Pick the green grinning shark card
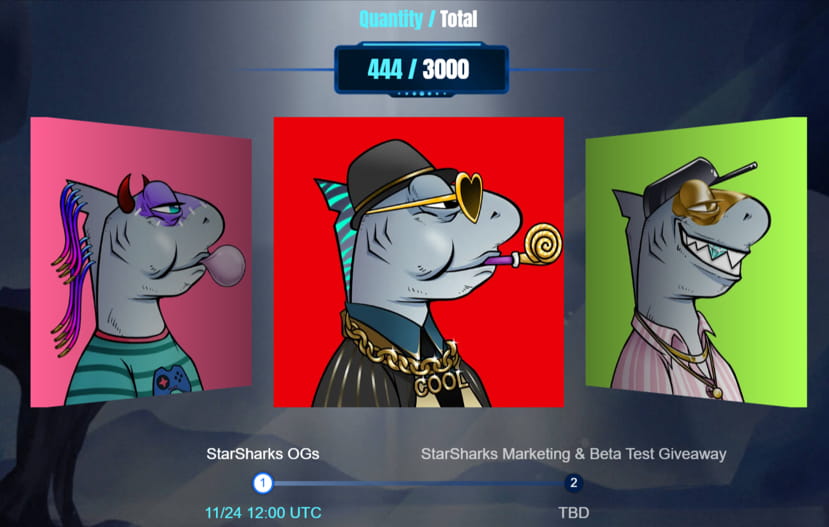 tap(696, 261)
